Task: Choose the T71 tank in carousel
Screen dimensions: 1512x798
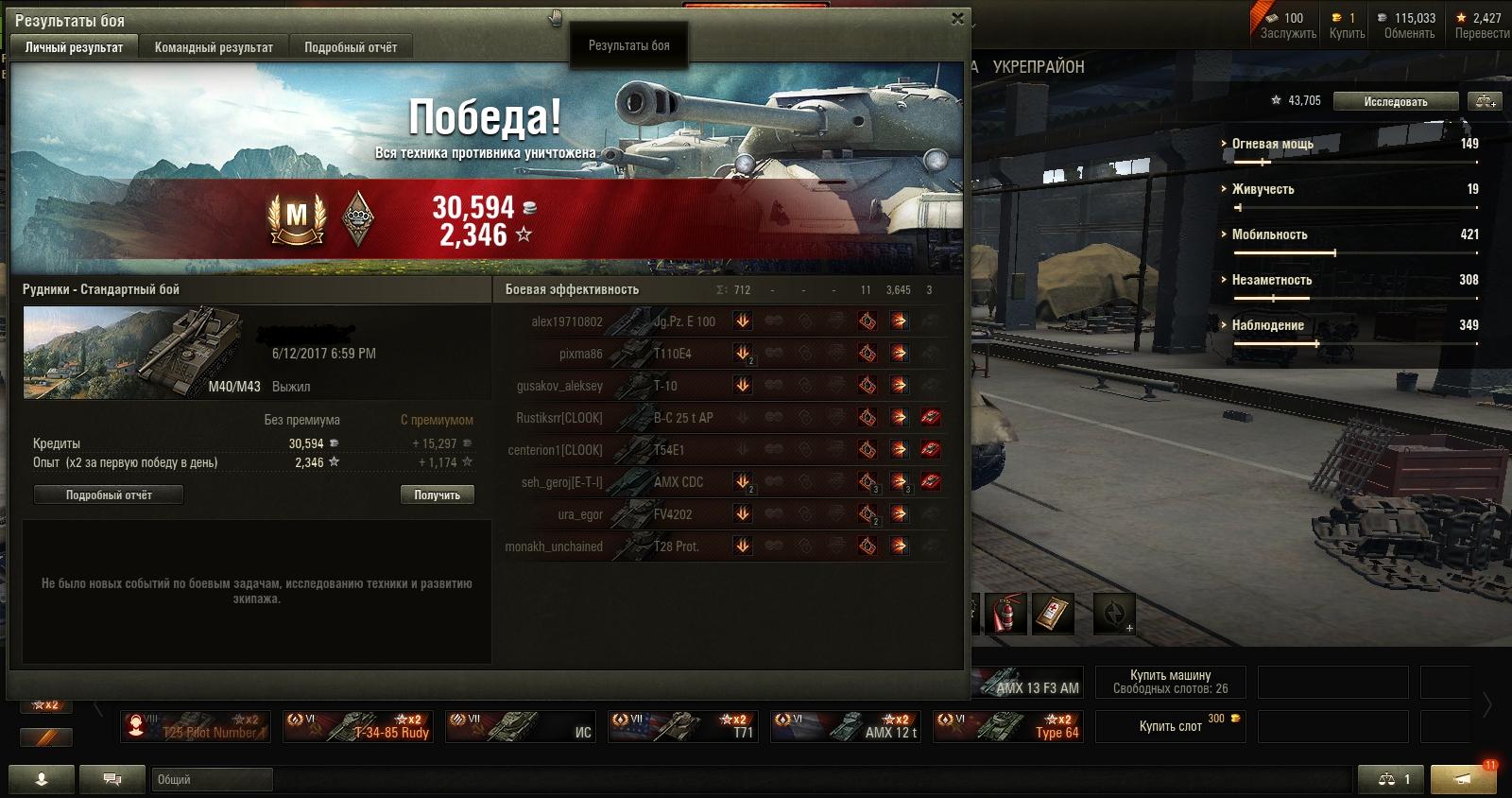Action: coord(684,727)
